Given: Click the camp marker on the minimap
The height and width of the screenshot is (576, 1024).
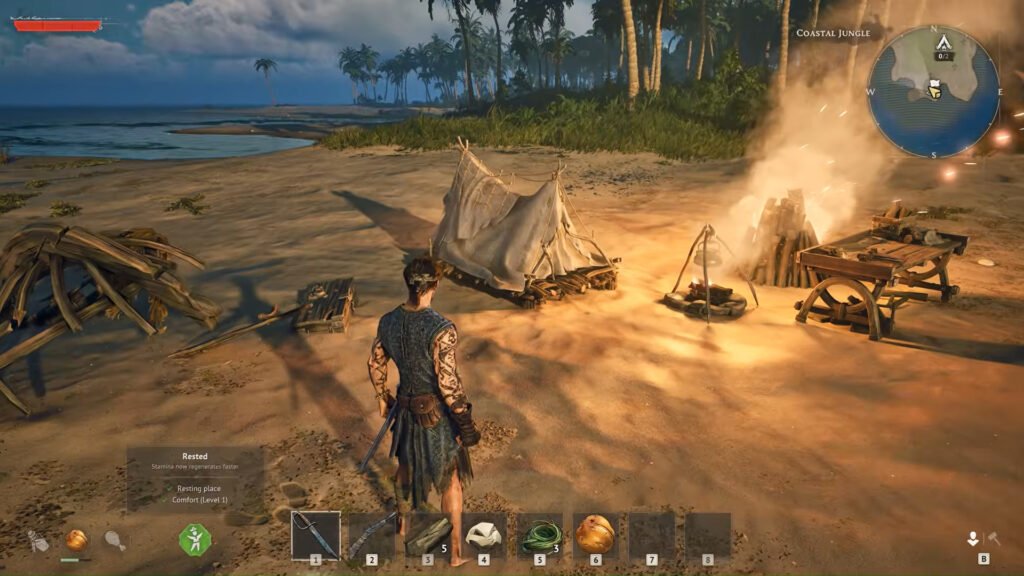Looking at the screenshot, I should (942, 45).
